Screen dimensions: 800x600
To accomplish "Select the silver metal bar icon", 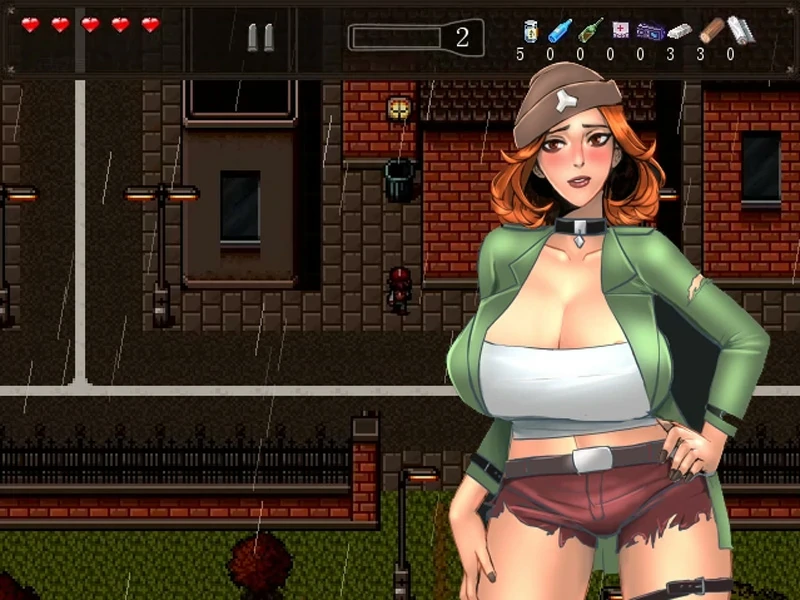I will 679,31.
